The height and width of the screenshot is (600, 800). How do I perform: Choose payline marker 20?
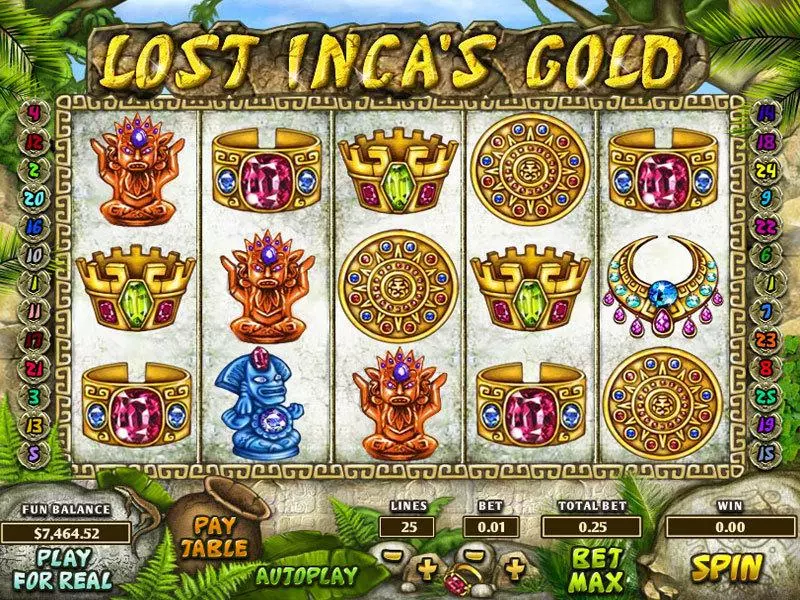point(35,199)
